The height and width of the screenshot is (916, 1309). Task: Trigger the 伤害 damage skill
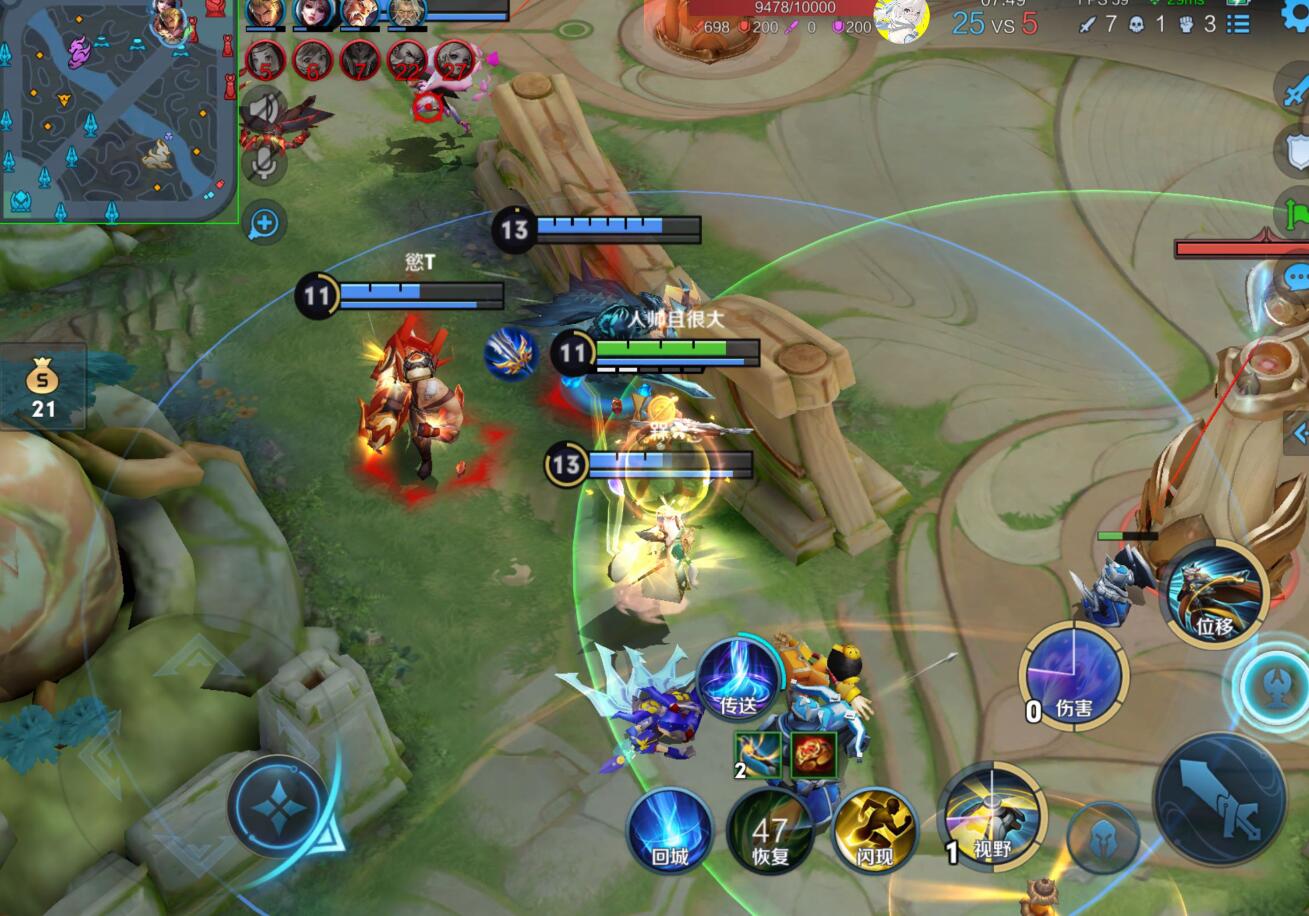point(1073,675)
